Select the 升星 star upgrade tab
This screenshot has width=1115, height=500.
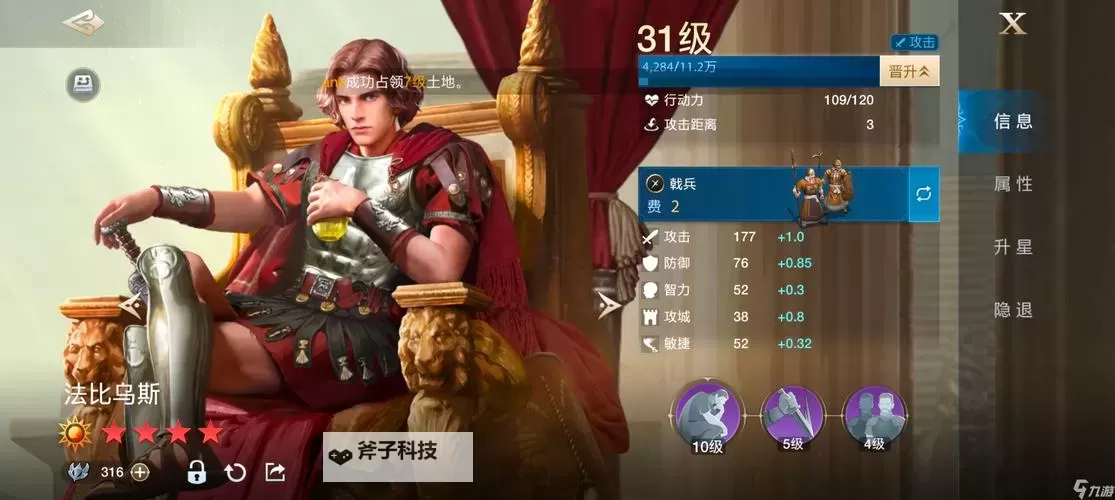1012,247
